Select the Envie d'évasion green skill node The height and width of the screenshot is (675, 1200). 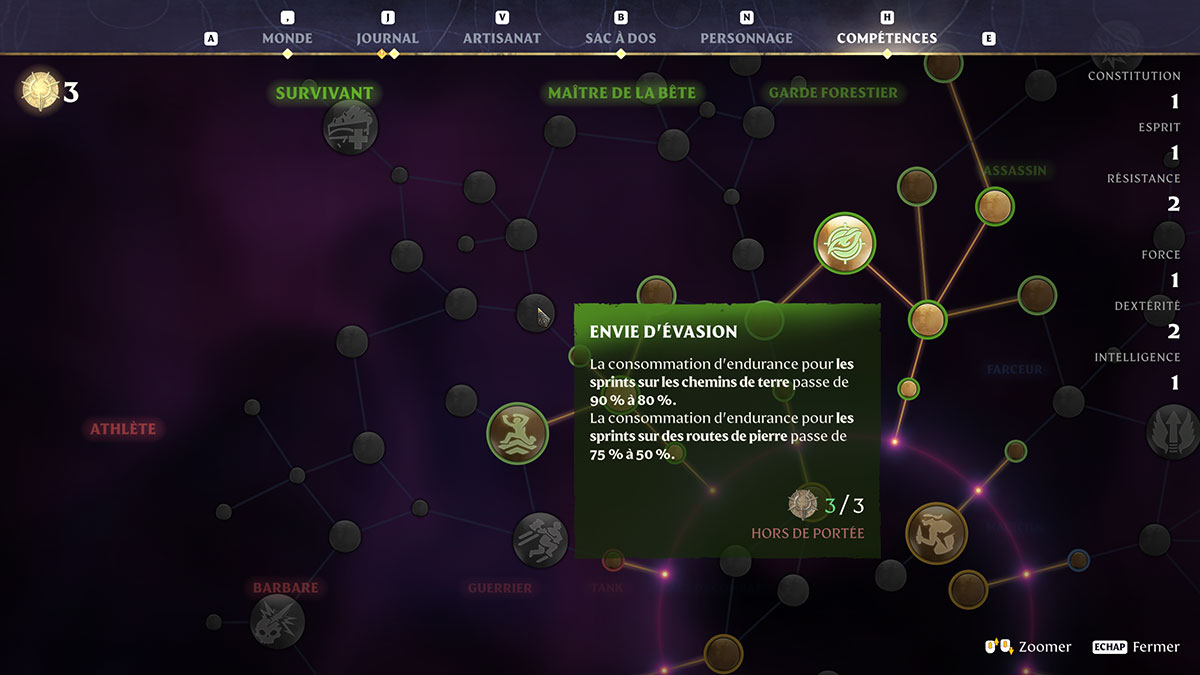coord(845,242)
